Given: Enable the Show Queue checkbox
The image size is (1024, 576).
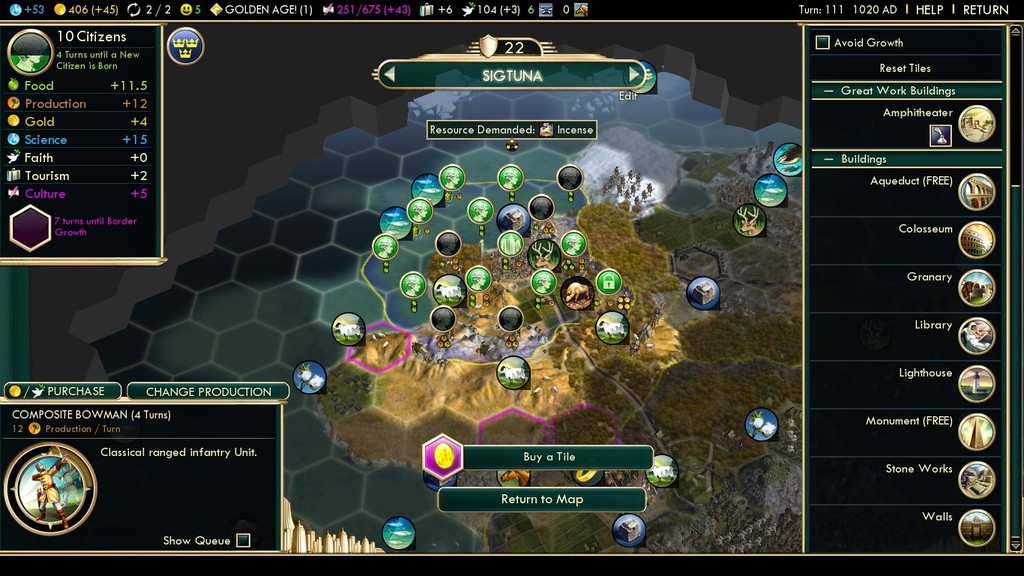Looking at the screenshot, I should coord(243,541).
